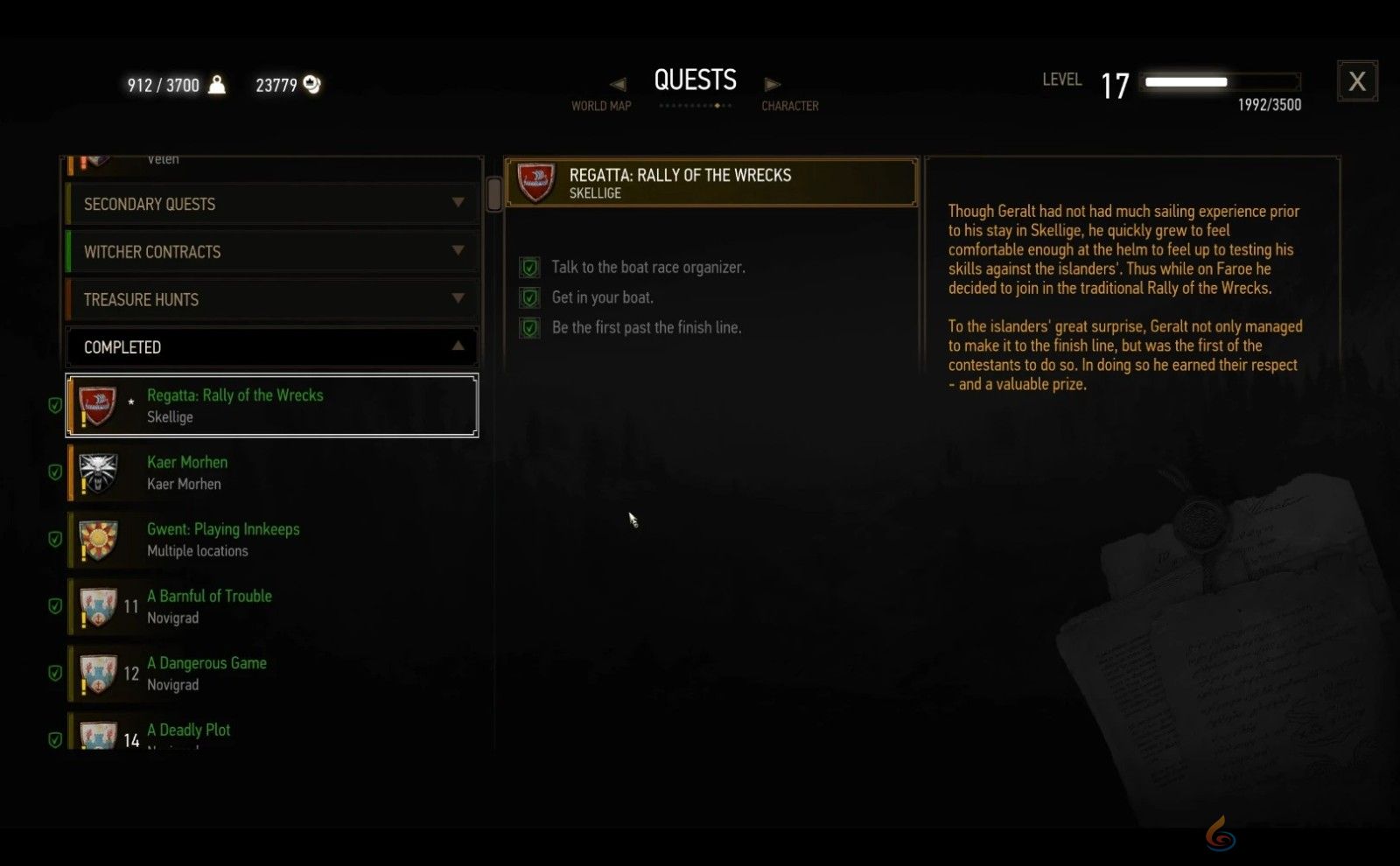Select the Regatta: Rally of the Wrecks quest
This screenshot has width=1400, height=866.
click(x=272, y=406)
